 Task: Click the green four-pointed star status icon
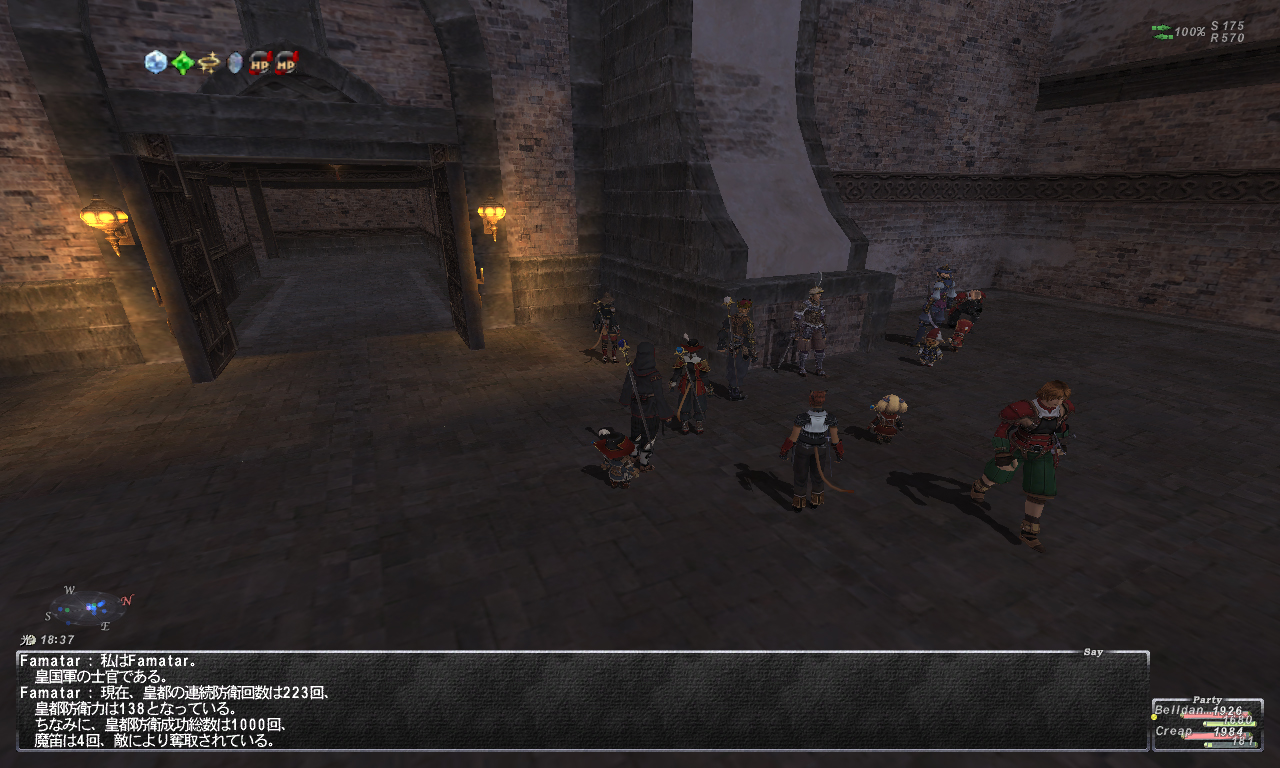click(x=182, y=63)
